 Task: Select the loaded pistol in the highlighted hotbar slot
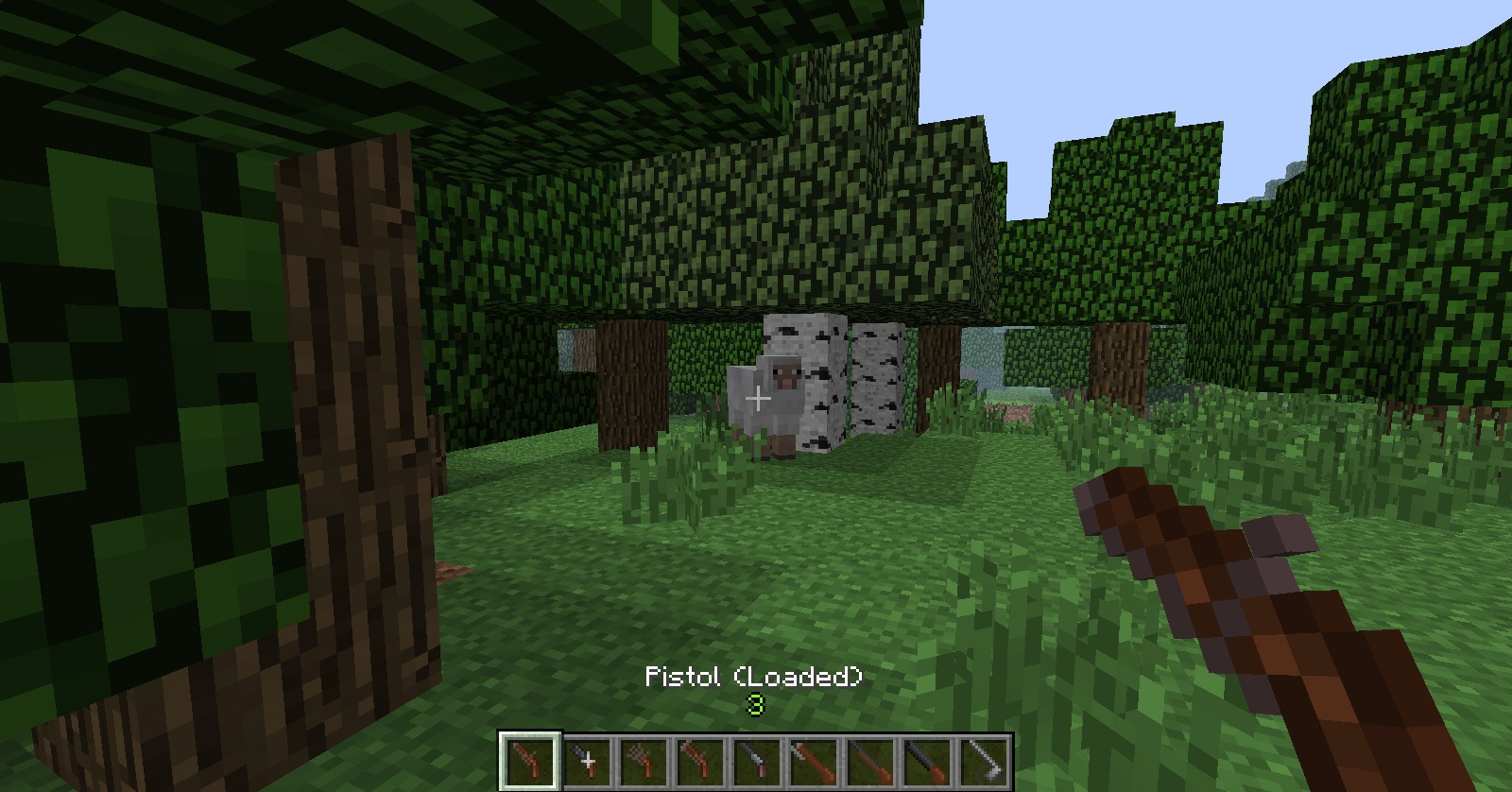[x=530, y=761]
